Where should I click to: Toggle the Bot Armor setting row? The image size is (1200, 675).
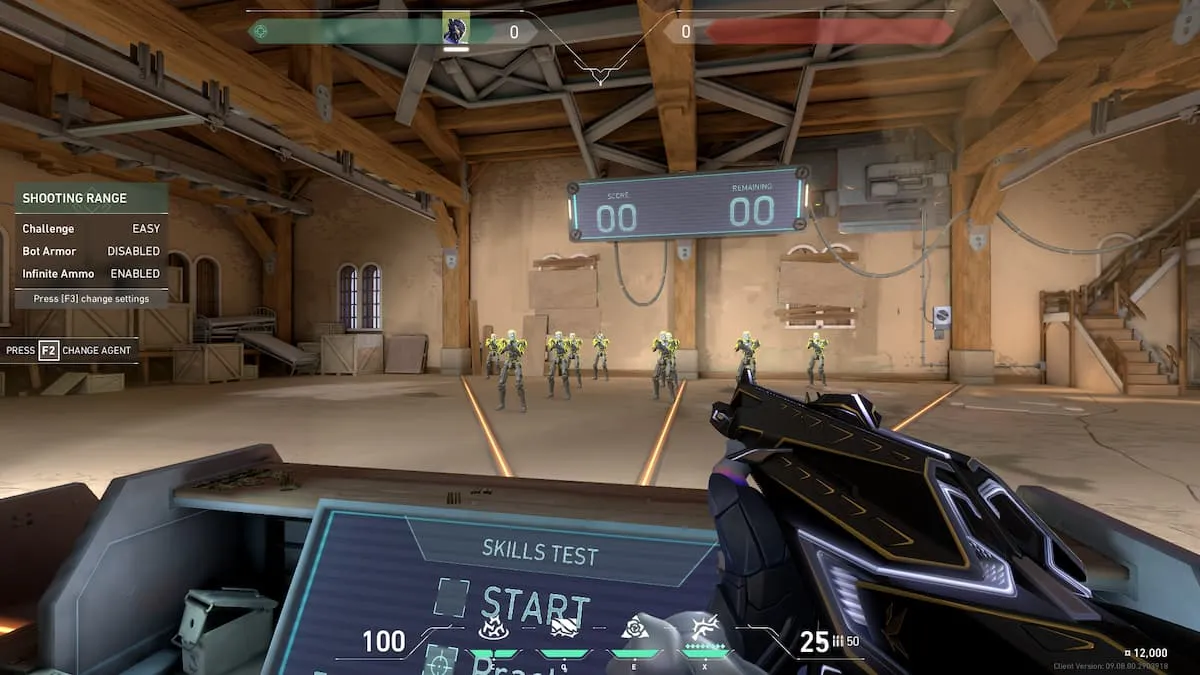click(x=91, y=251)
